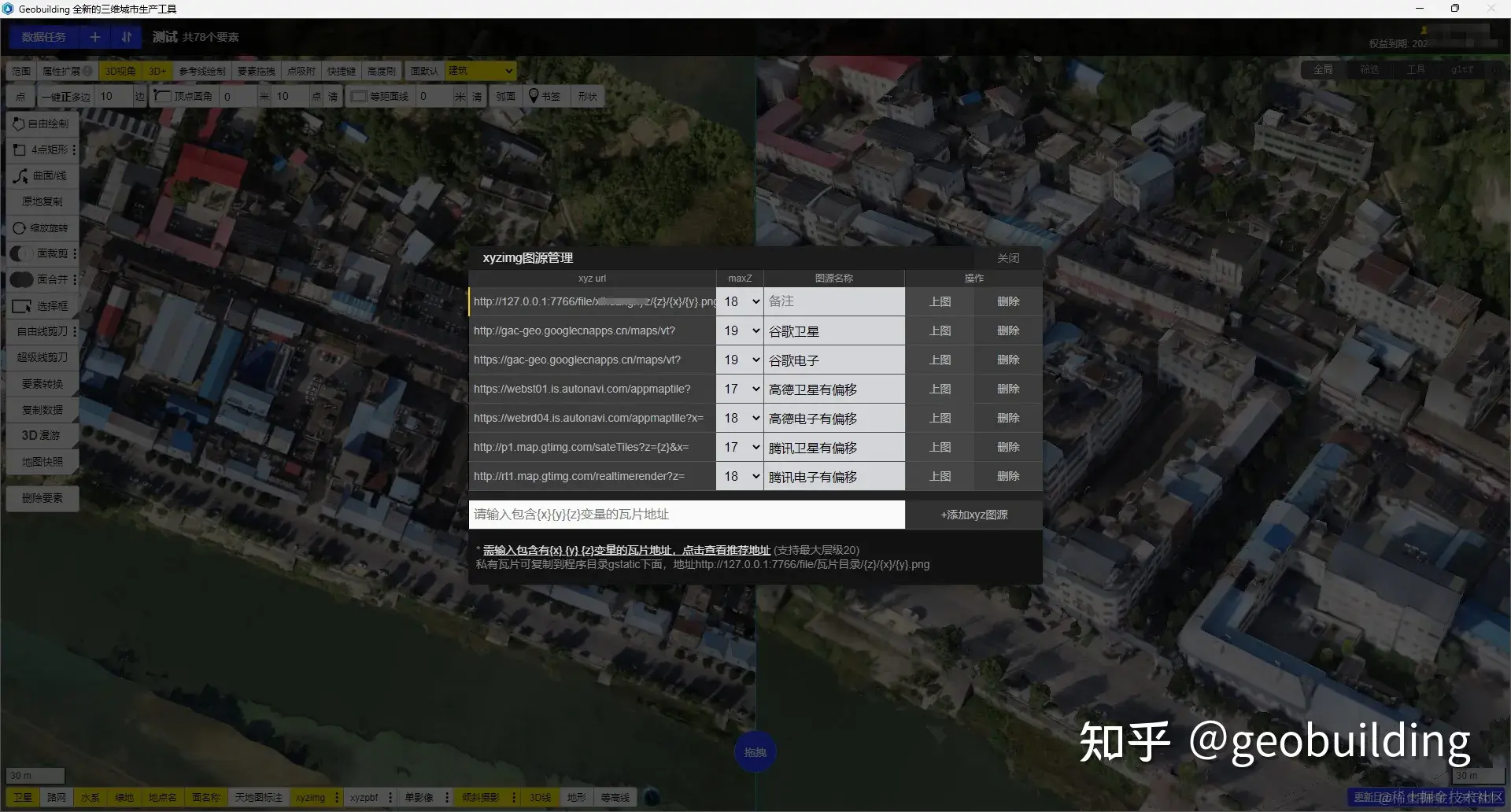Choose the 4点矩形 tool
The image size is (1511, 812).
[42, 149]
